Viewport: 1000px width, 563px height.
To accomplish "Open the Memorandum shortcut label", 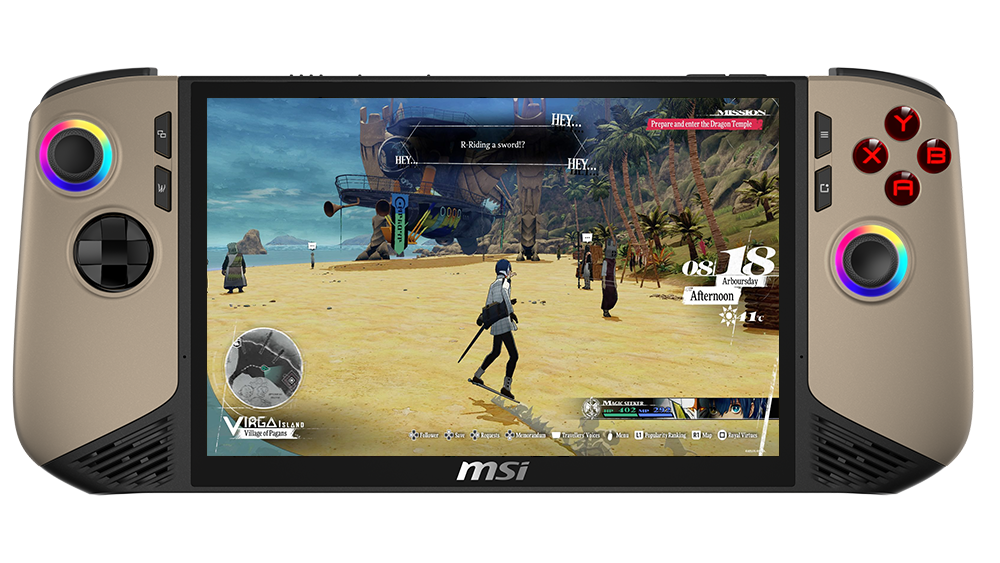I will [531, 436].
